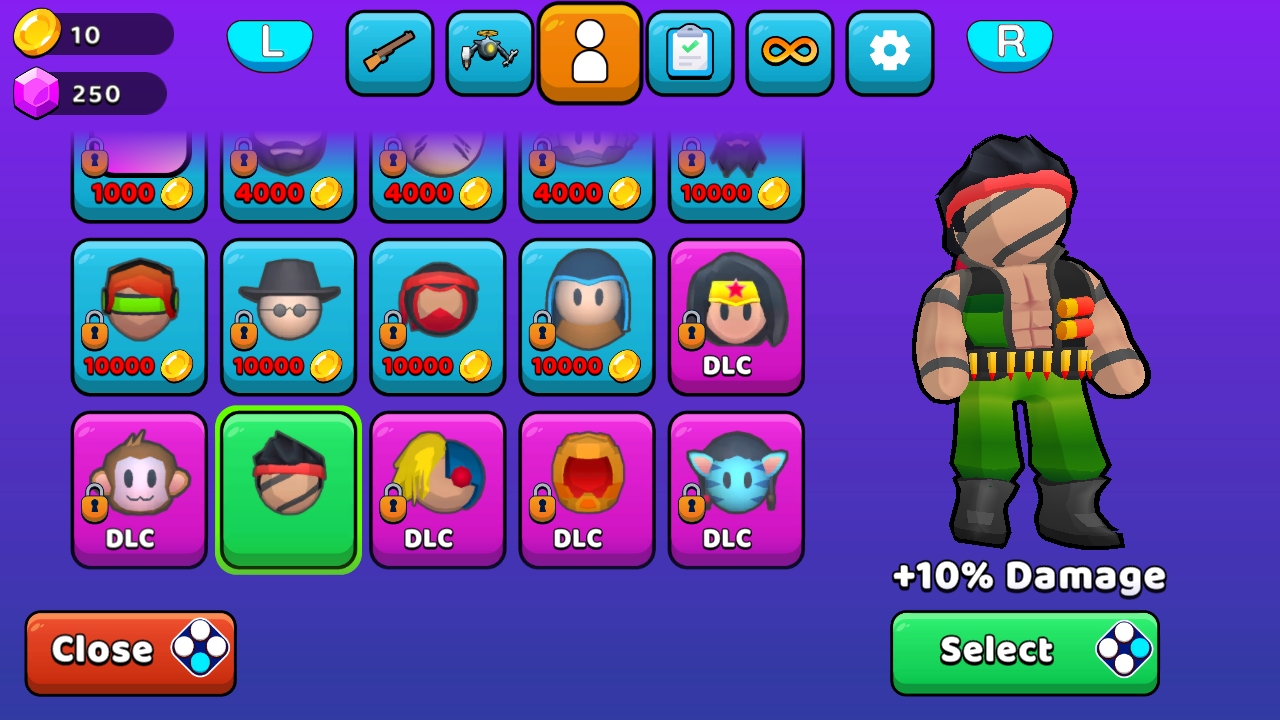The image size is (1280, 720).
Task: Open the settings gear menu
Action: pyautogui.click(x=890, y=52)
